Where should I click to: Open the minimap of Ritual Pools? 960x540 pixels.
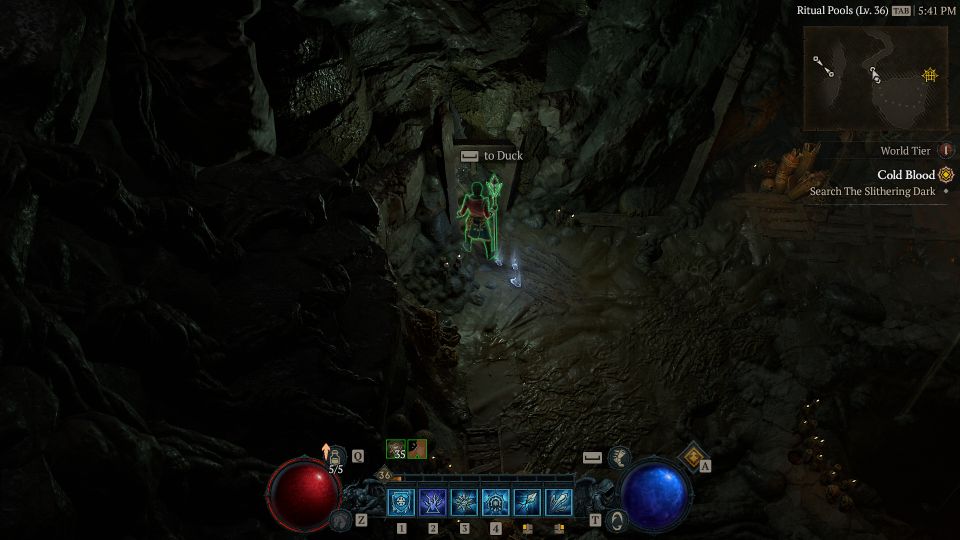pos(875,78)
